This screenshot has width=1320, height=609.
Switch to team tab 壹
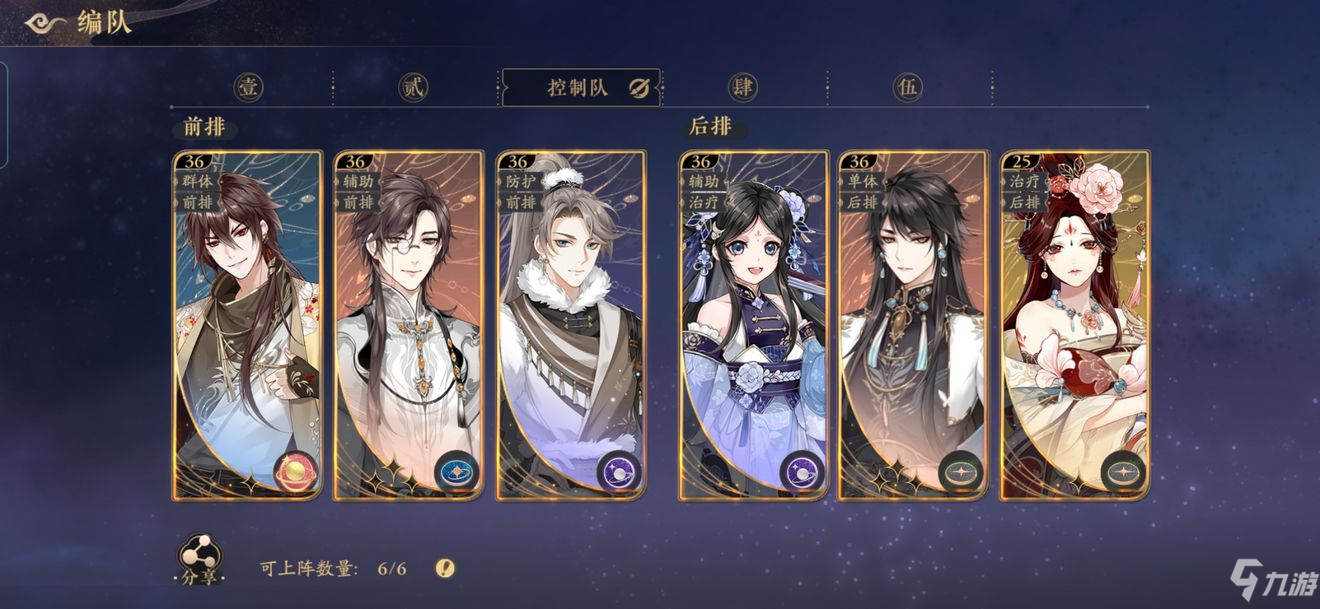(248, 87)
